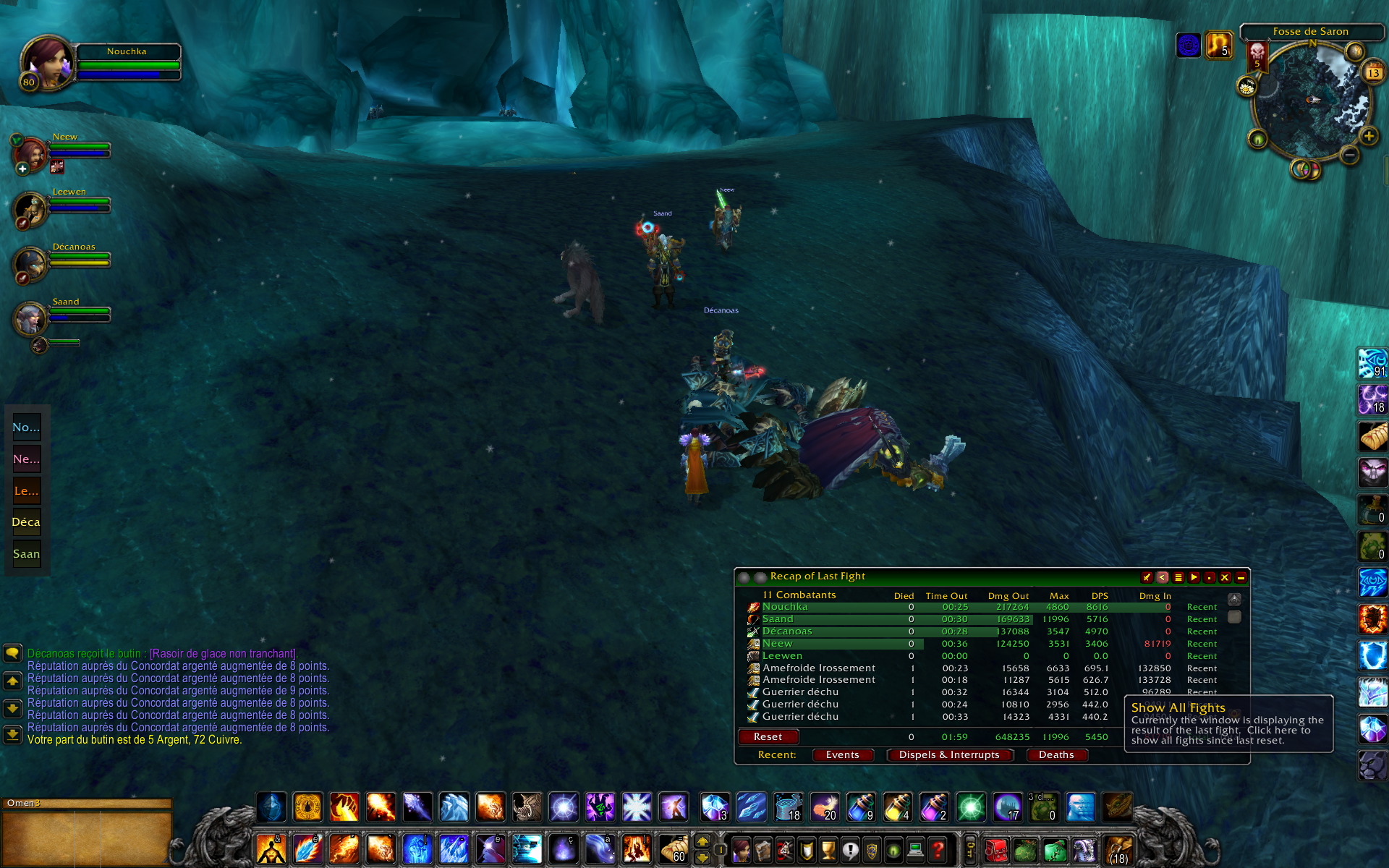
Task: Target party member Décanoas from party frames
Action: (30, 264)
